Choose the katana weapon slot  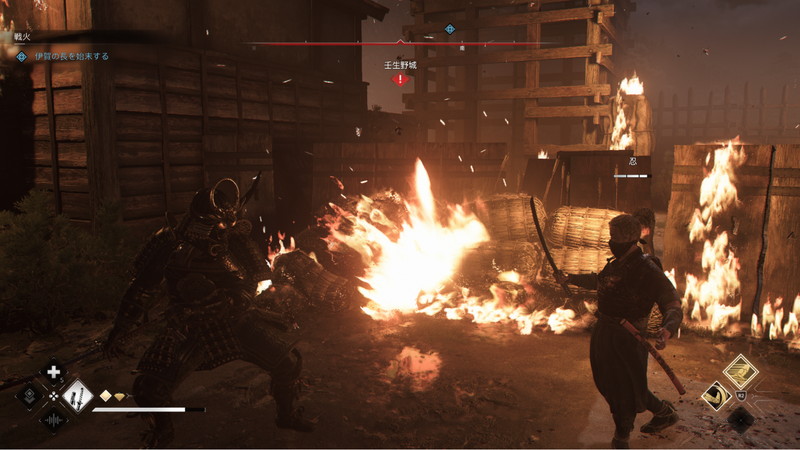coord(77,396)
